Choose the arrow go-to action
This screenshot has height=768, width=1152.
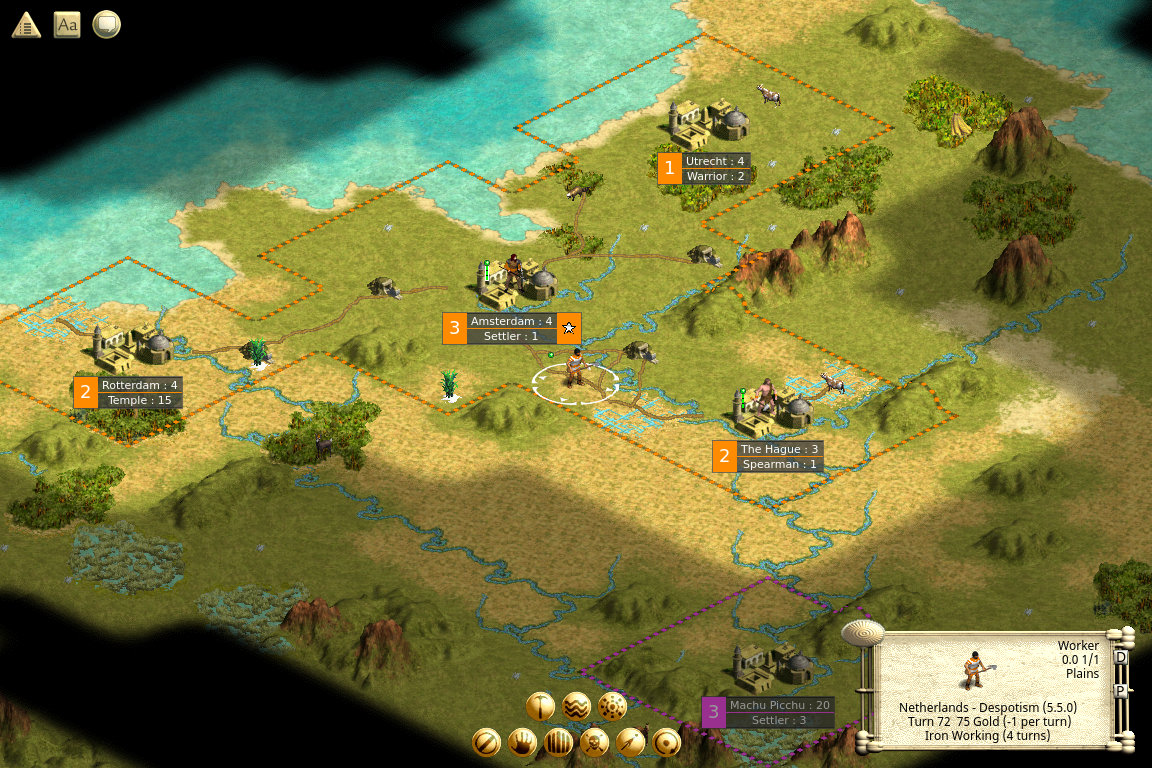coord(630,742)
